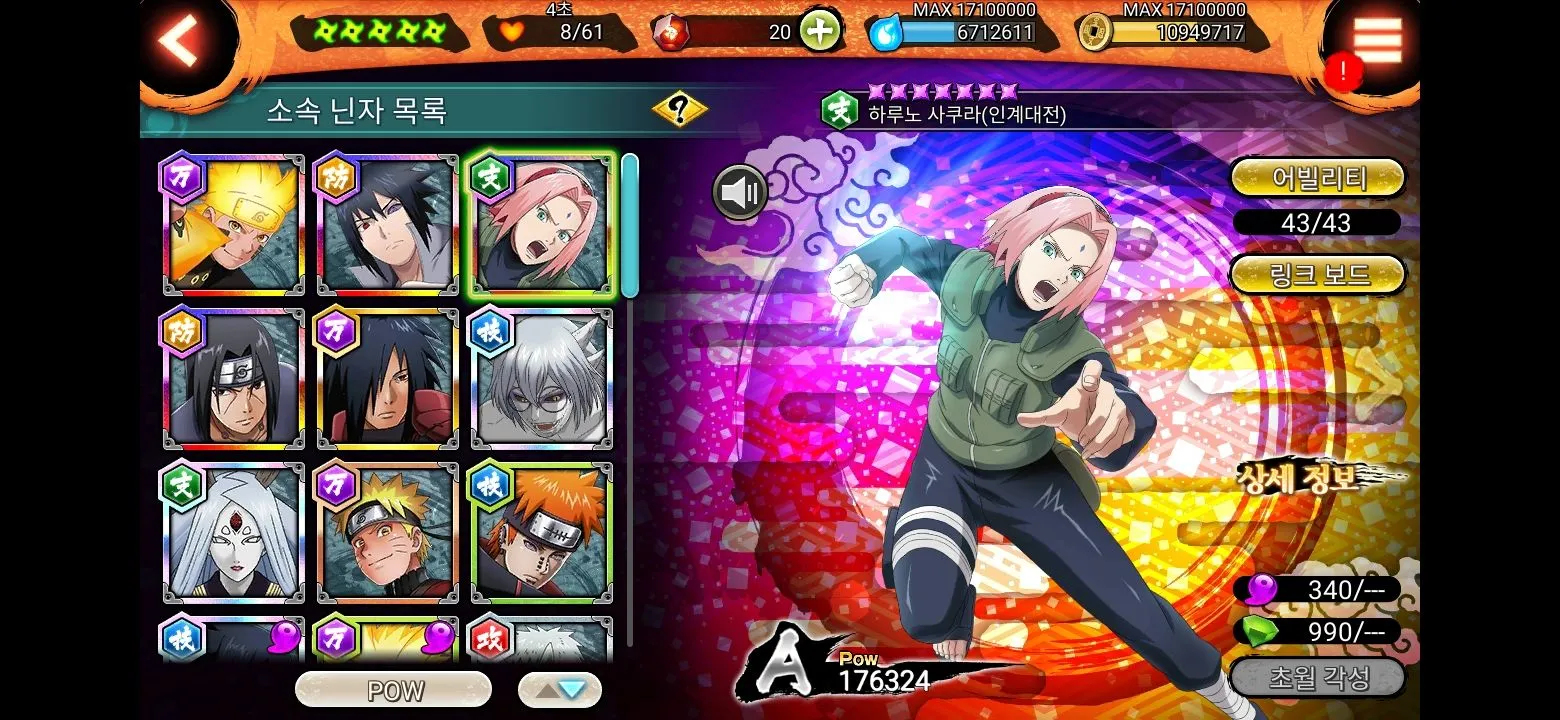
Task: Select the pink-haired Sakura portrait
Action: [x=542, y=226]
